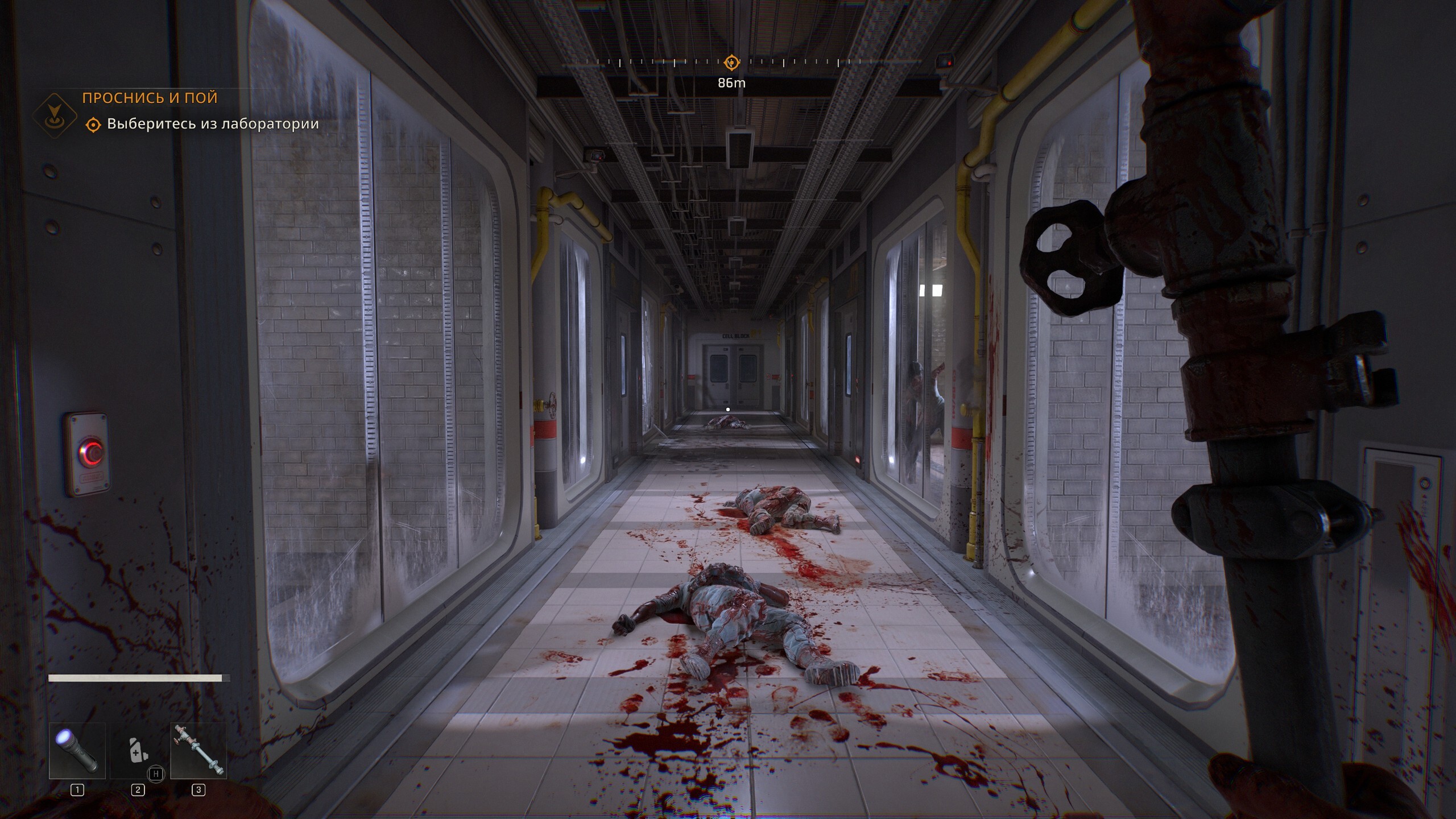Select the flashlight hotbar slot
This screenshot has width=1456, height=819.
point(77,750)
